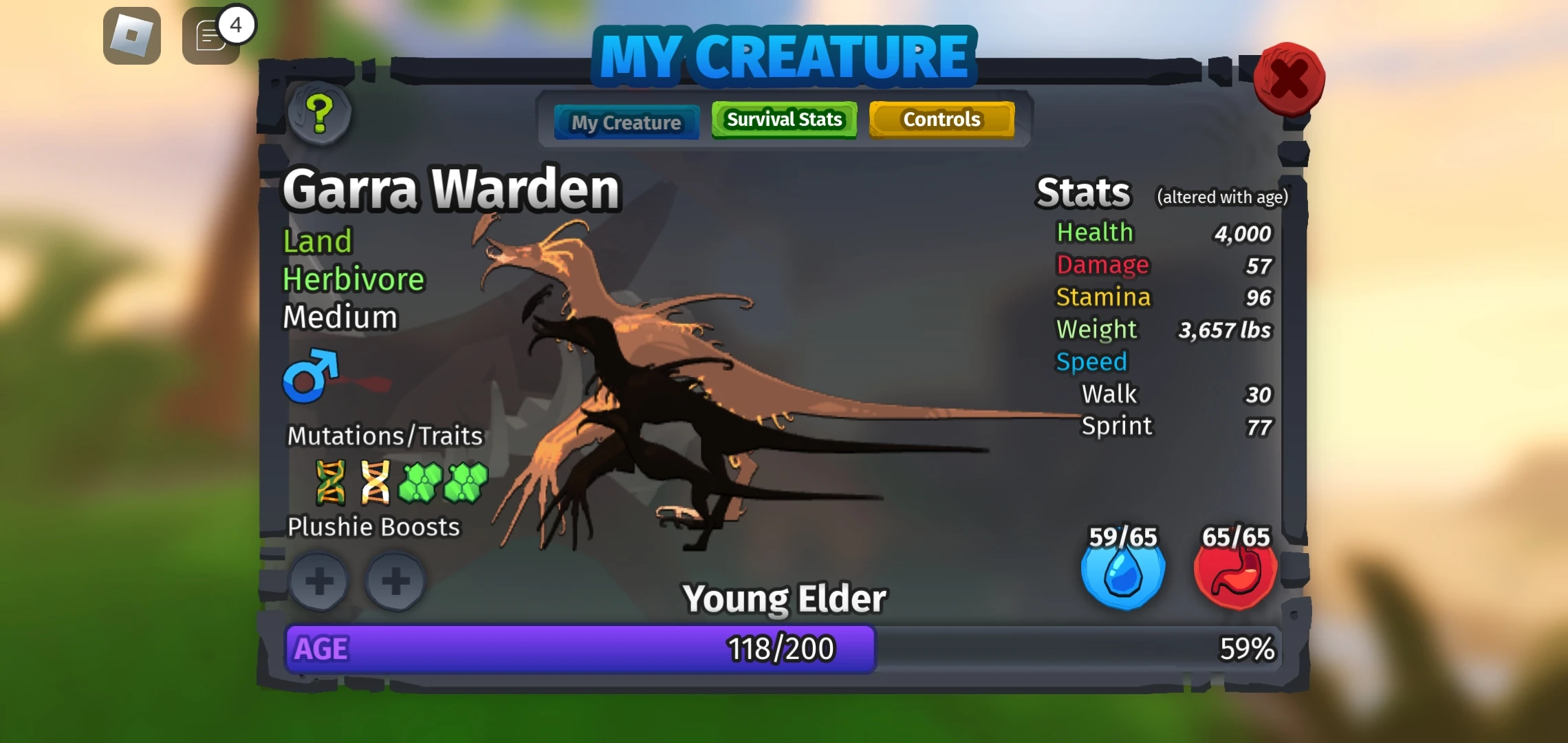Add a plushie boost in first slot

point(319,581)
